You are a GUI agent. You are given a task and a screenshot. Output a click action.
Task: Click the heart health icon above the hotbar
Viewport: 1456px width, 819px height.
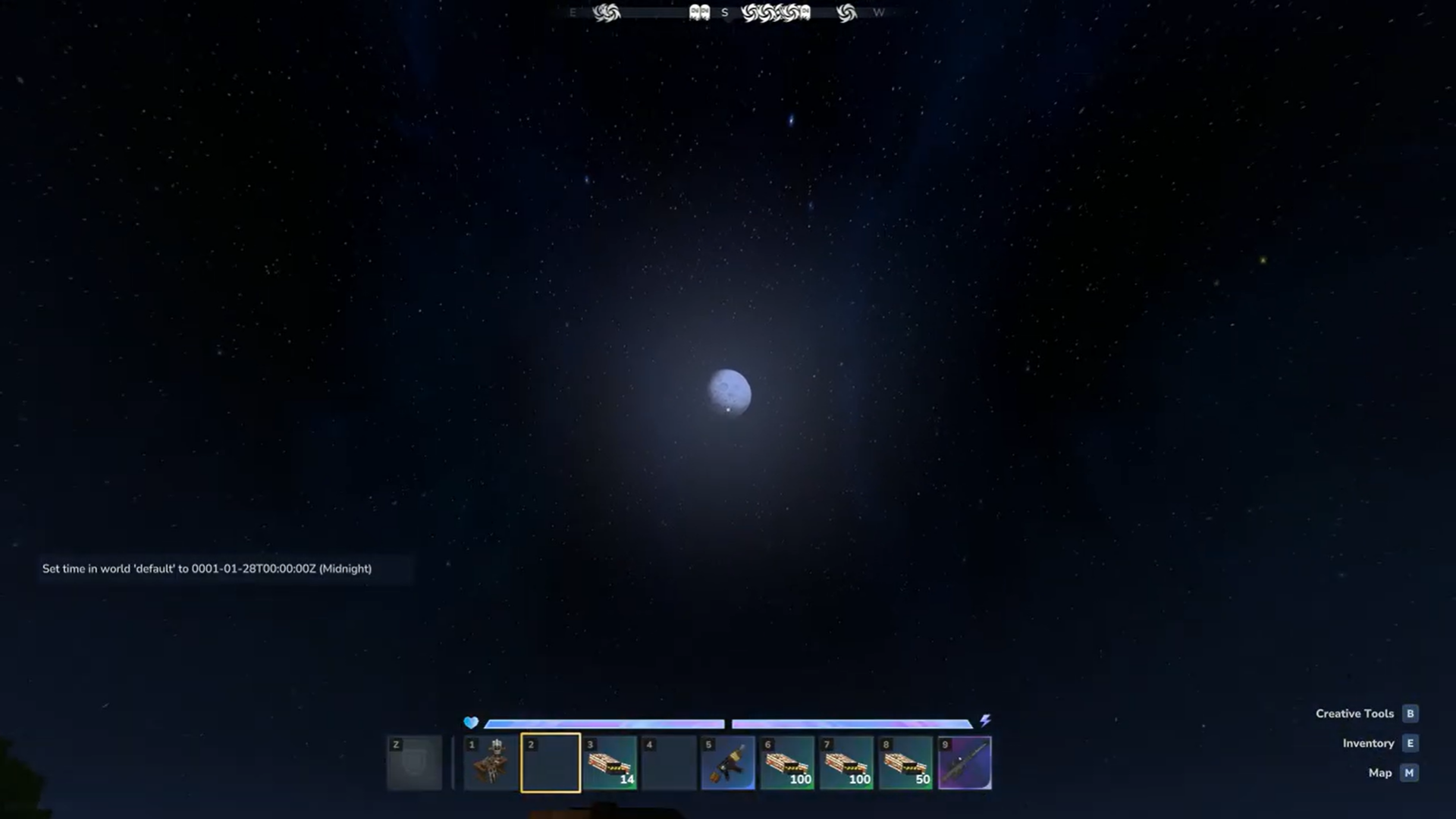click(470, 723)
